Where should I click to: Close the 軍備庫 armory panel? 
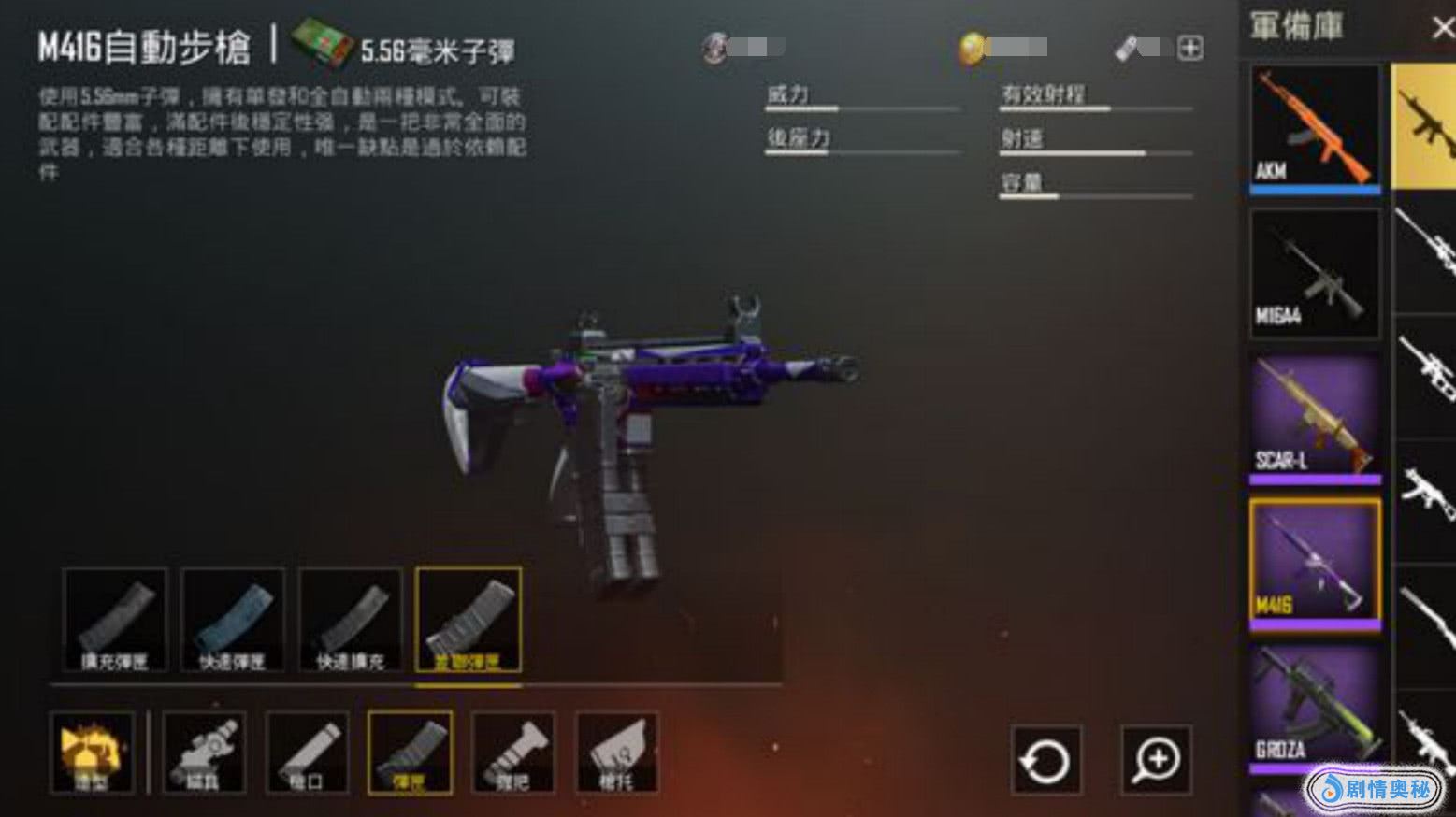(x=1441, y=28)
